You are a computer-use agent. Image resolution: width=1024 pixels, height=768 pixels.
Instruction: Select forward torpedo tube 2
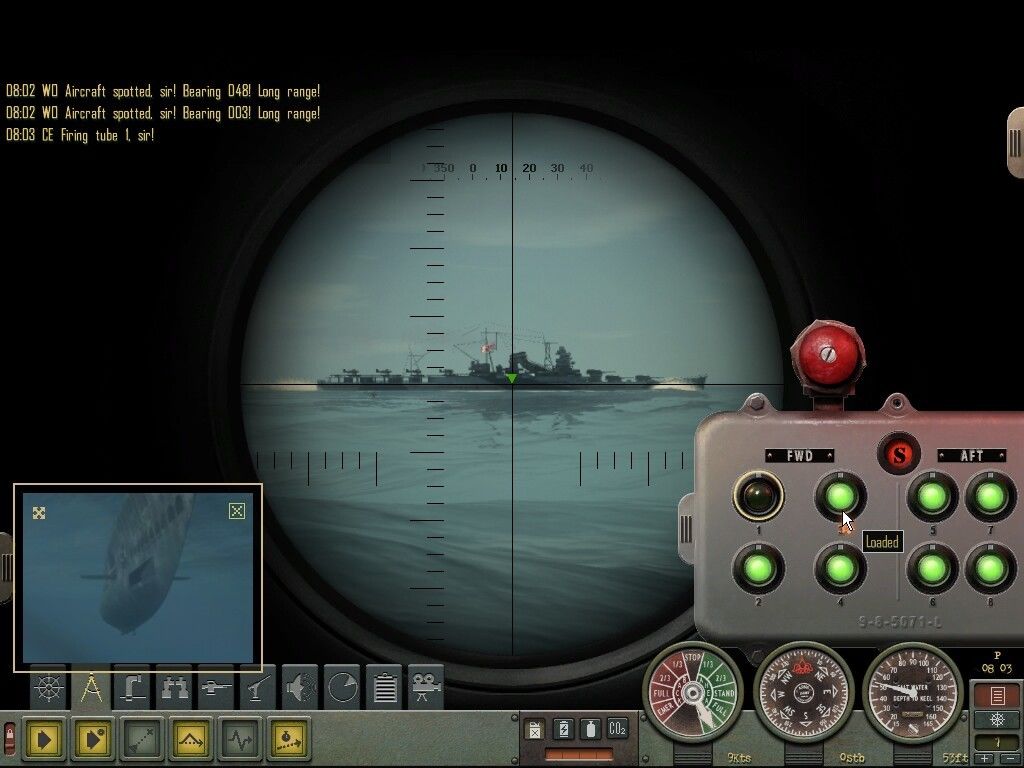pyautogui.click(x=758, y=568)
